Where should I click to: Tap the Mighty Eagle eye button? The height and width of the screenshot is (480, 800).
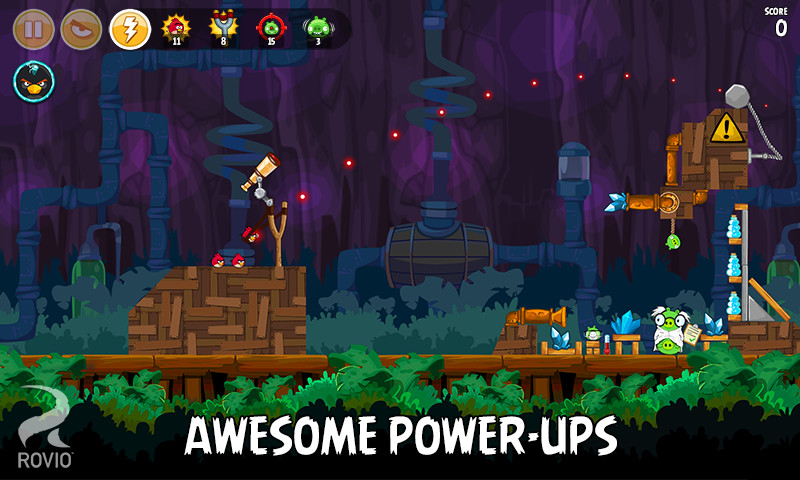coord(81,29)
